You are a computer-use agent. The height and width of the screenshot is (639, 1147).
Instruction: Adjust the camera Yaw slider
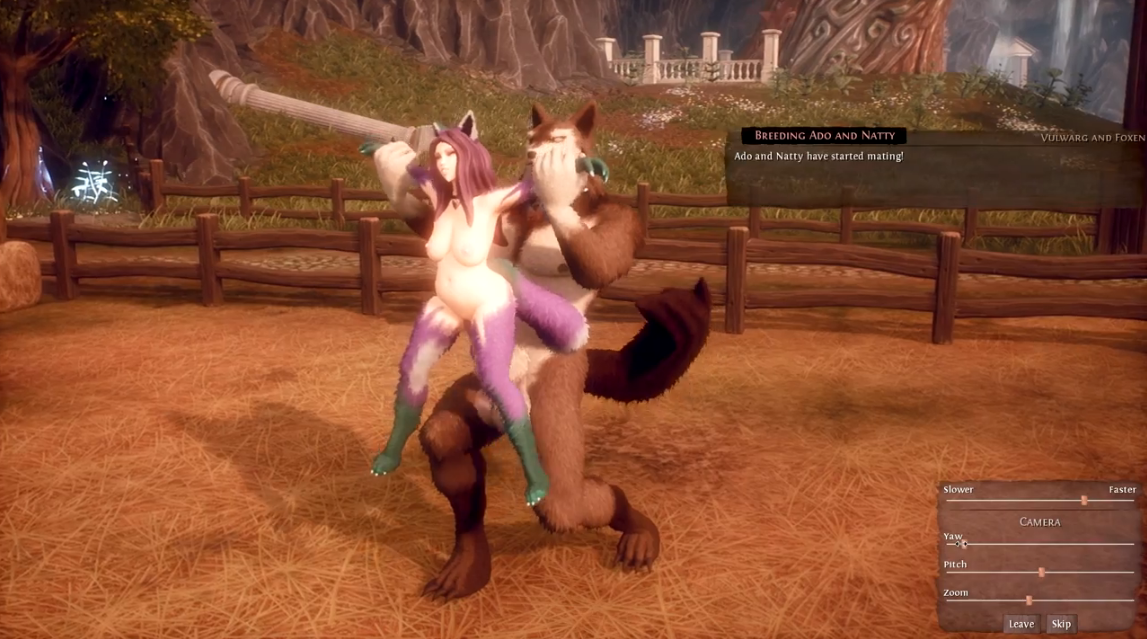pyautogui.click(x=963, y=544)
